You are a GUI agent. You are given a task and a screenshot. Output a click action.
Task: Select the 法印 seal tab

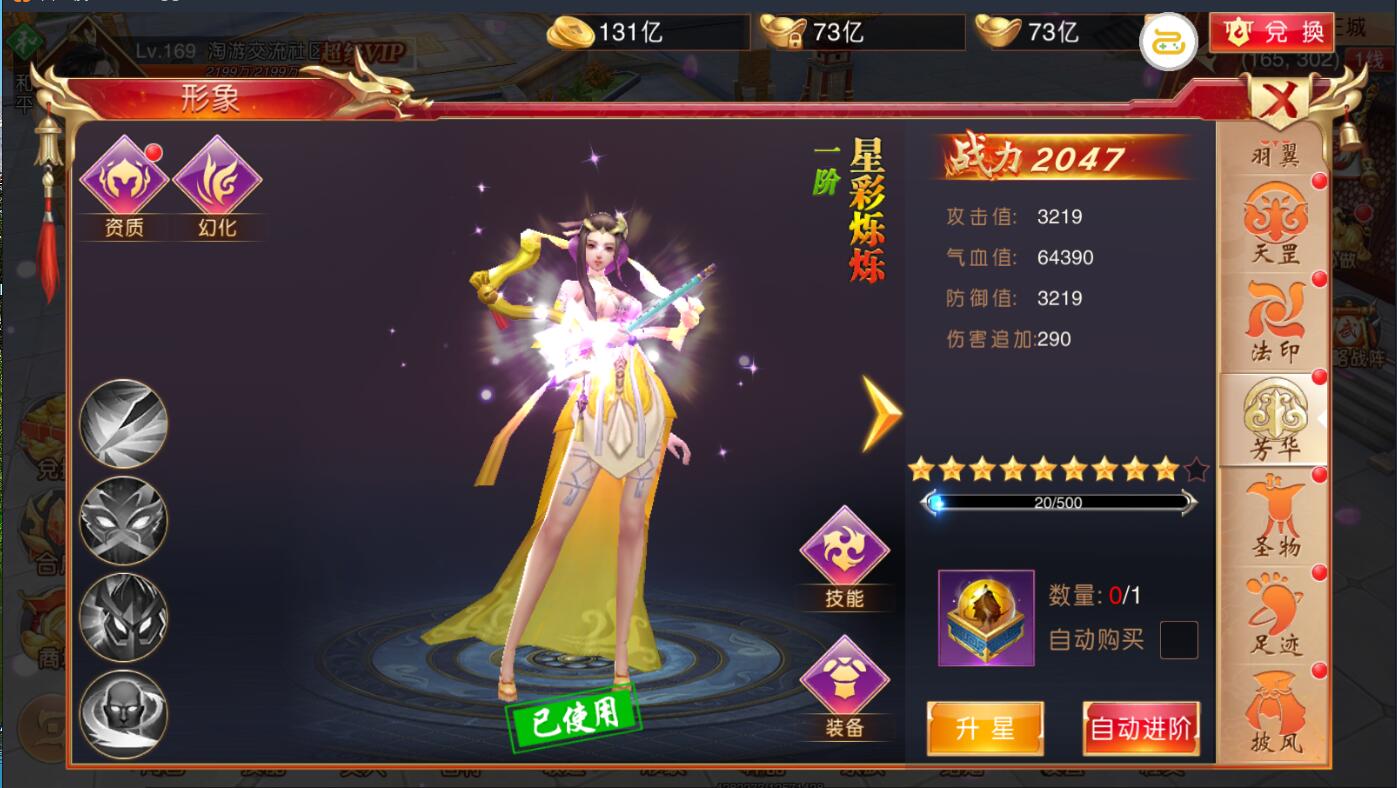pyautogui.click(x=1275, y=322)
